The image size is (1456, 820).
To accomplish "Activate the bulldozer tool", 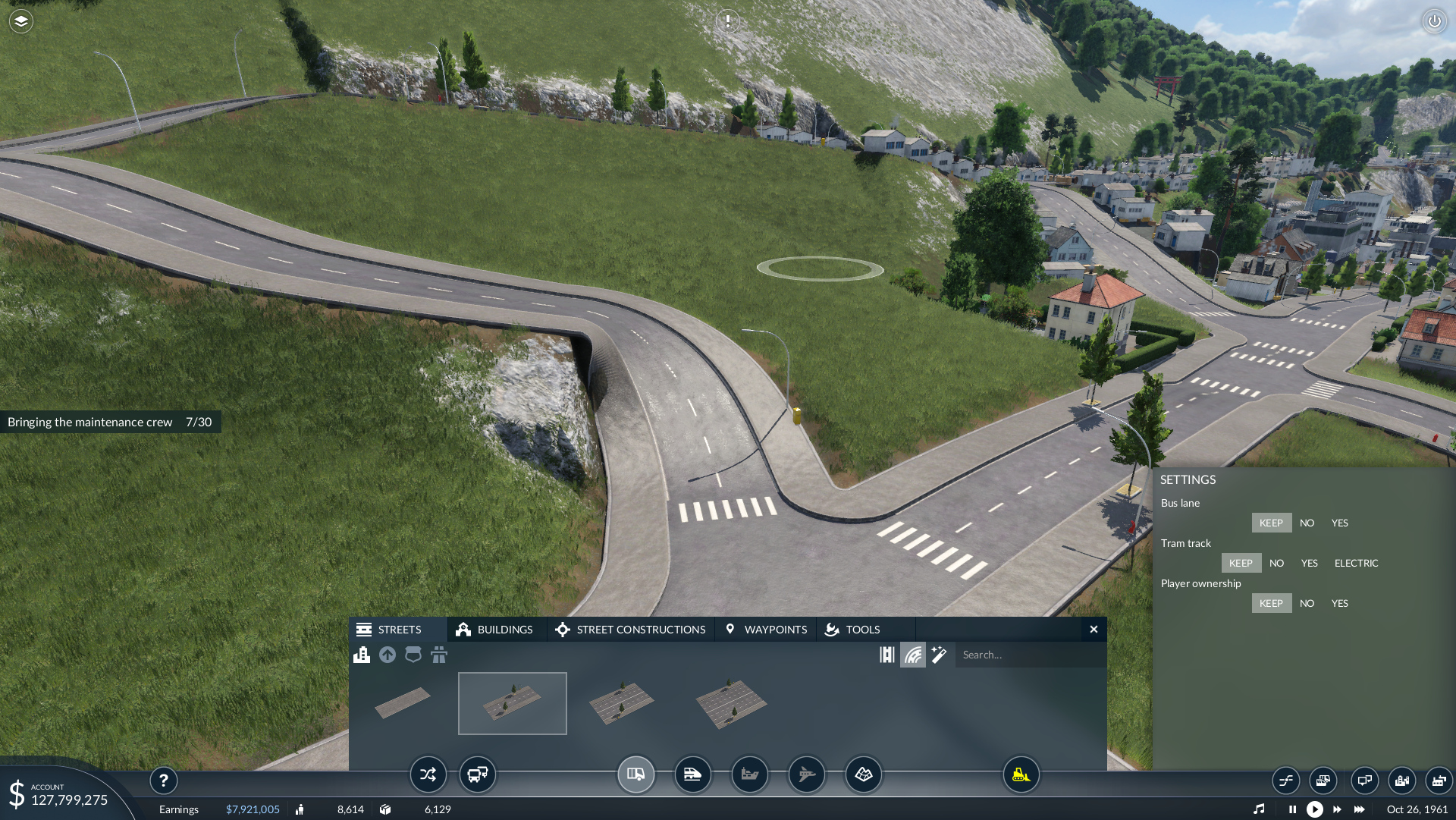I will point(1021,774).
